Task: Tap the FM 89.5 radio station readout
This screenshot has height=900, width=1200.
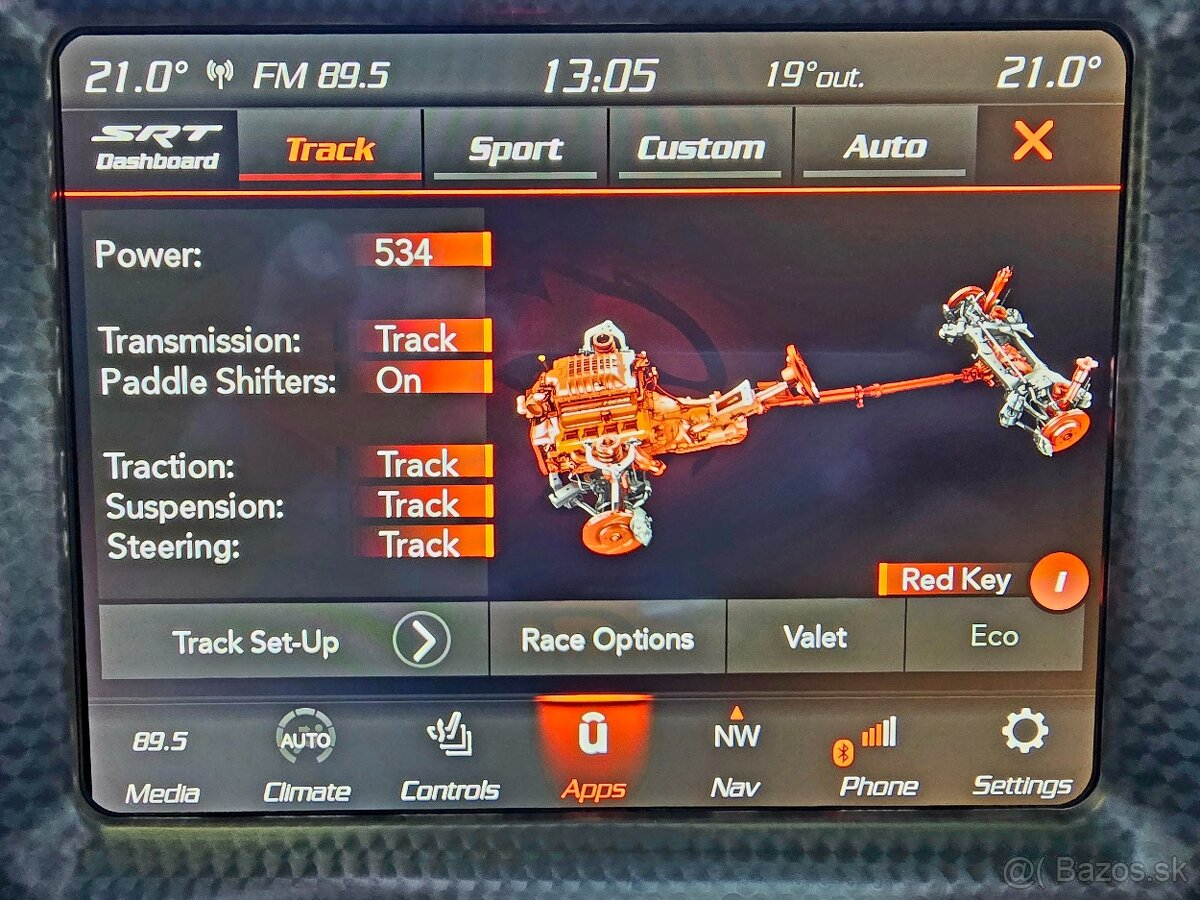Action: click(x=318, y=76)
